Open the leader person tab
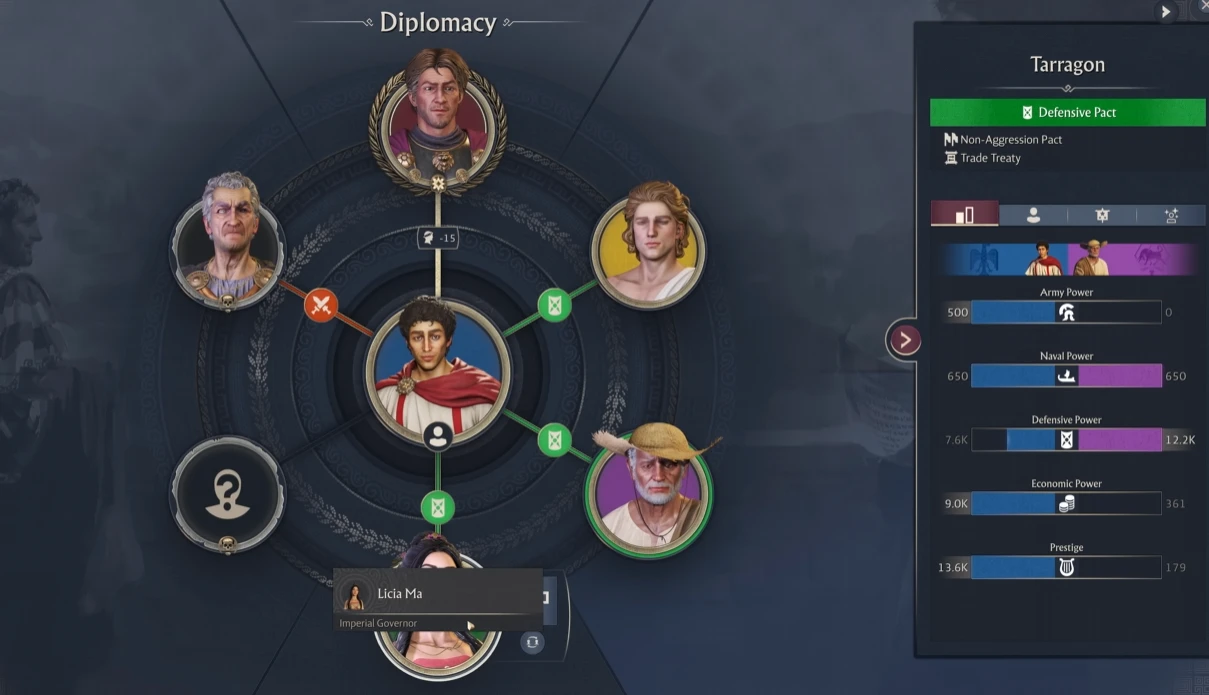 pyautogui.click(x=1033, y=214)
